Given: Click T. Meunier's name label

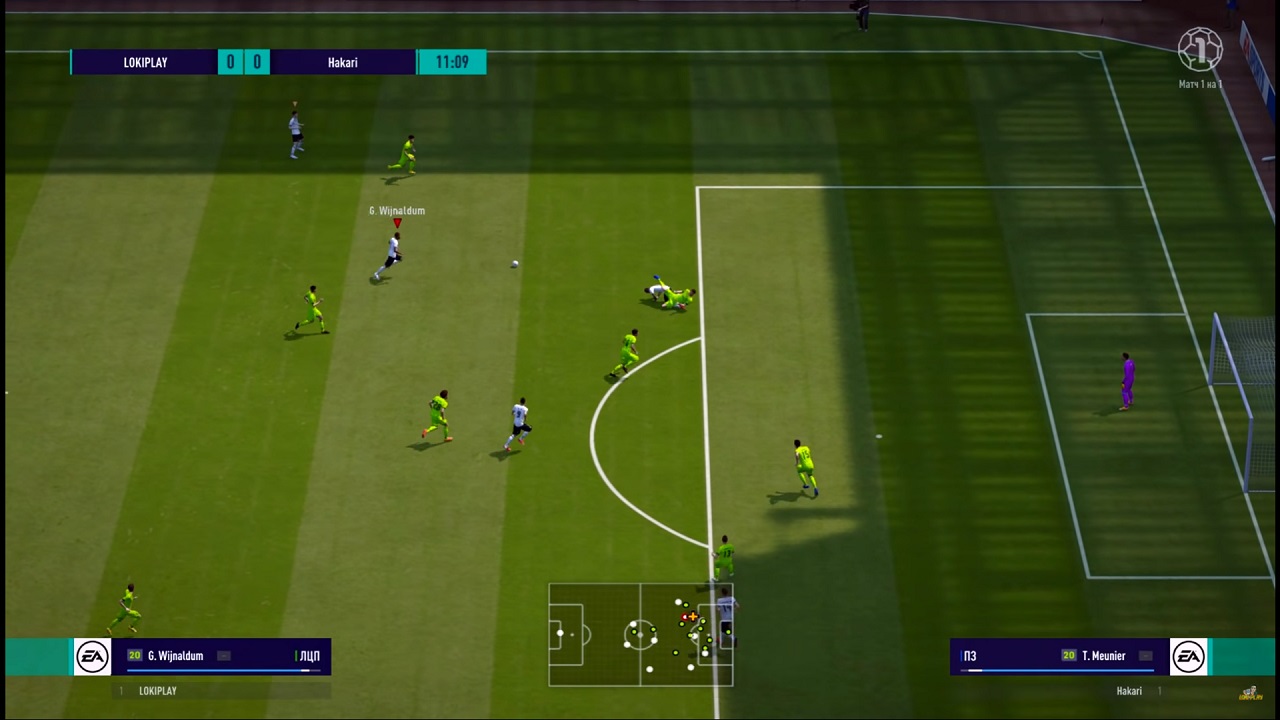Looking at the screenshot, I should coord(1104,655).
